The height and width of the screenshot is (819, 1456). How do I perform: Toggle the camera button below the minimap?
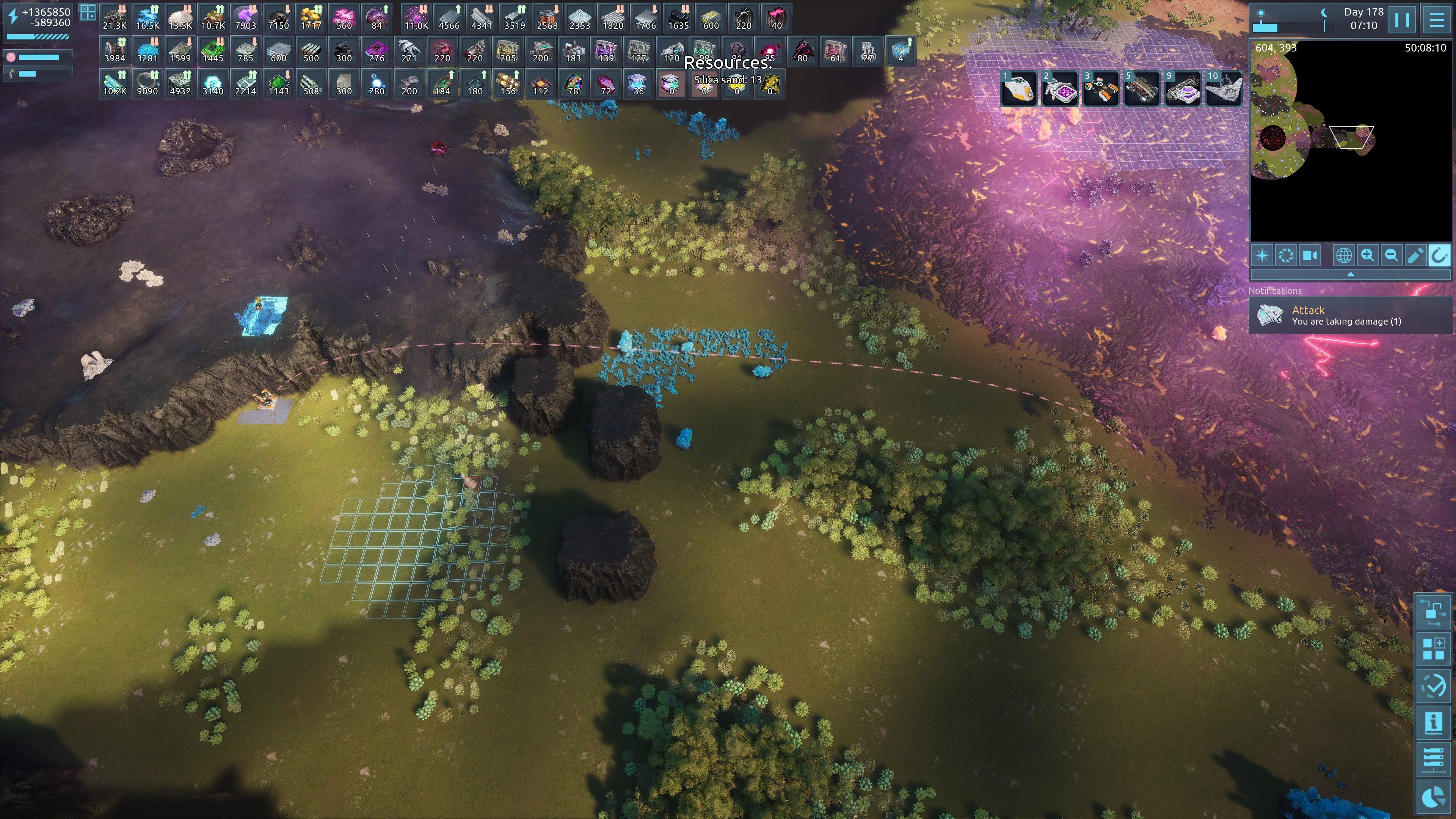(x=1310, y=256)
